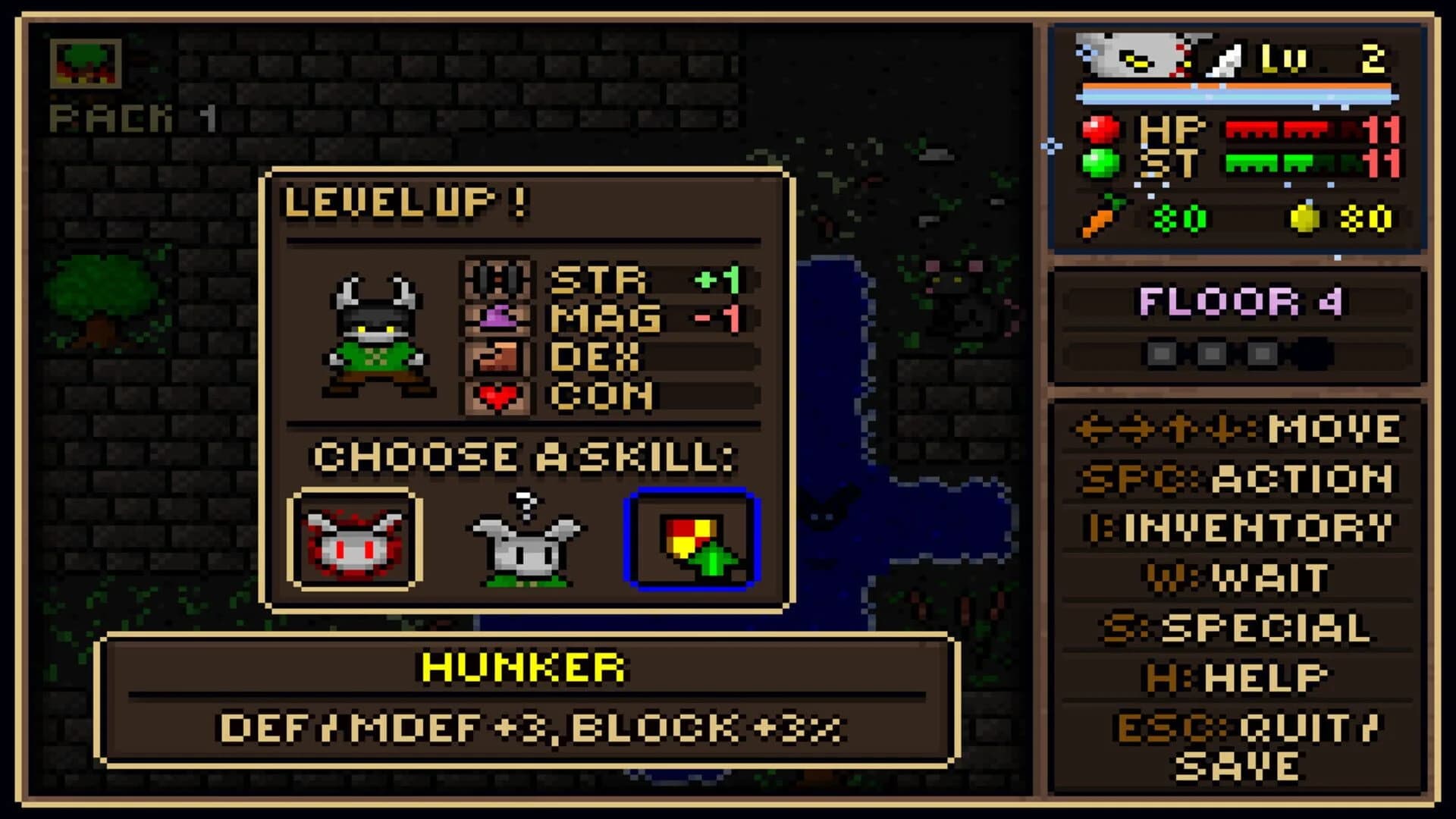Click the heart icon beside CON
The image size is (1456, 819).
(495, 397)
